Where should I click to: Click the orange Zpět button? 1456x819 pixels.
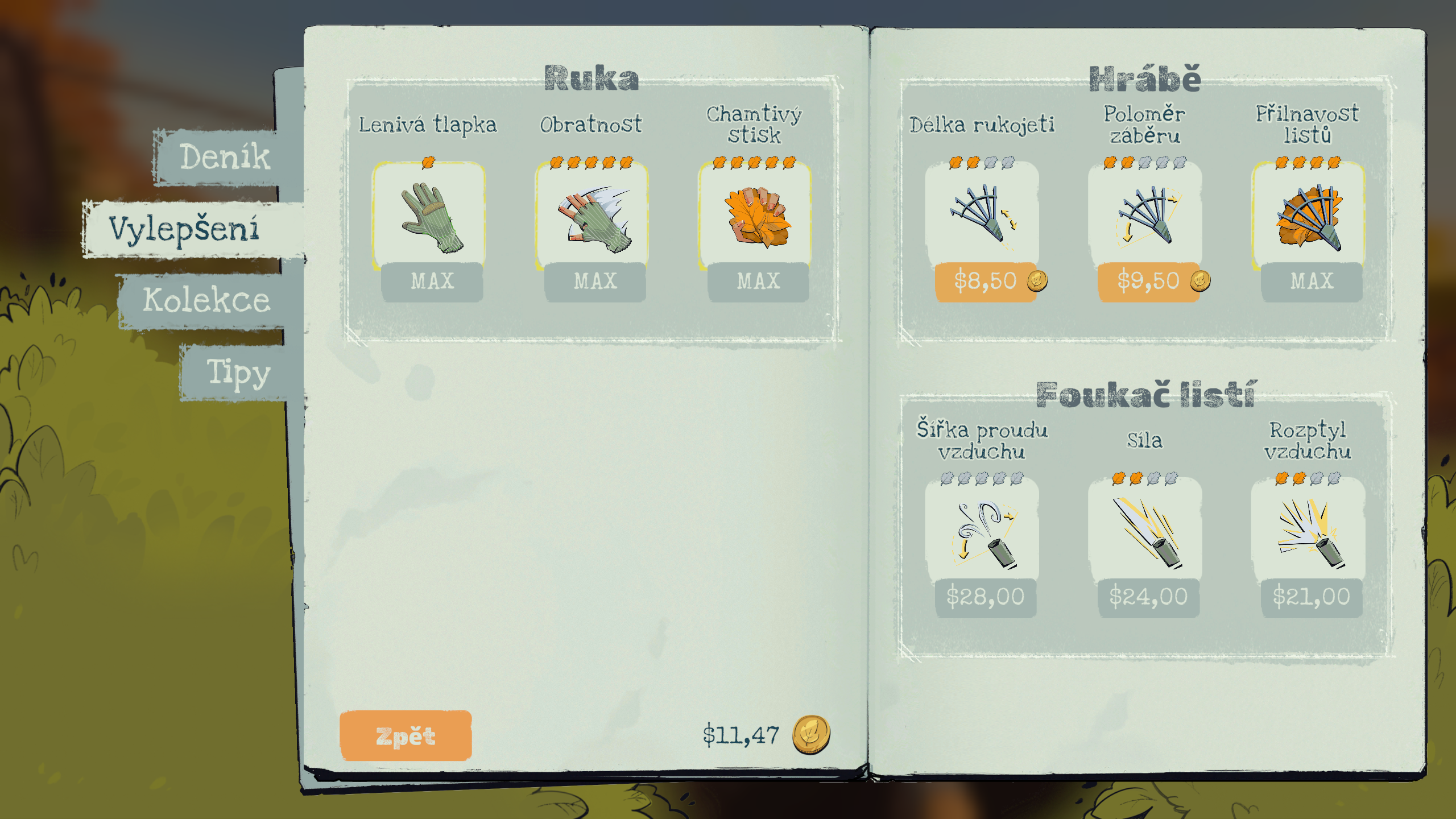coord(406,735)
